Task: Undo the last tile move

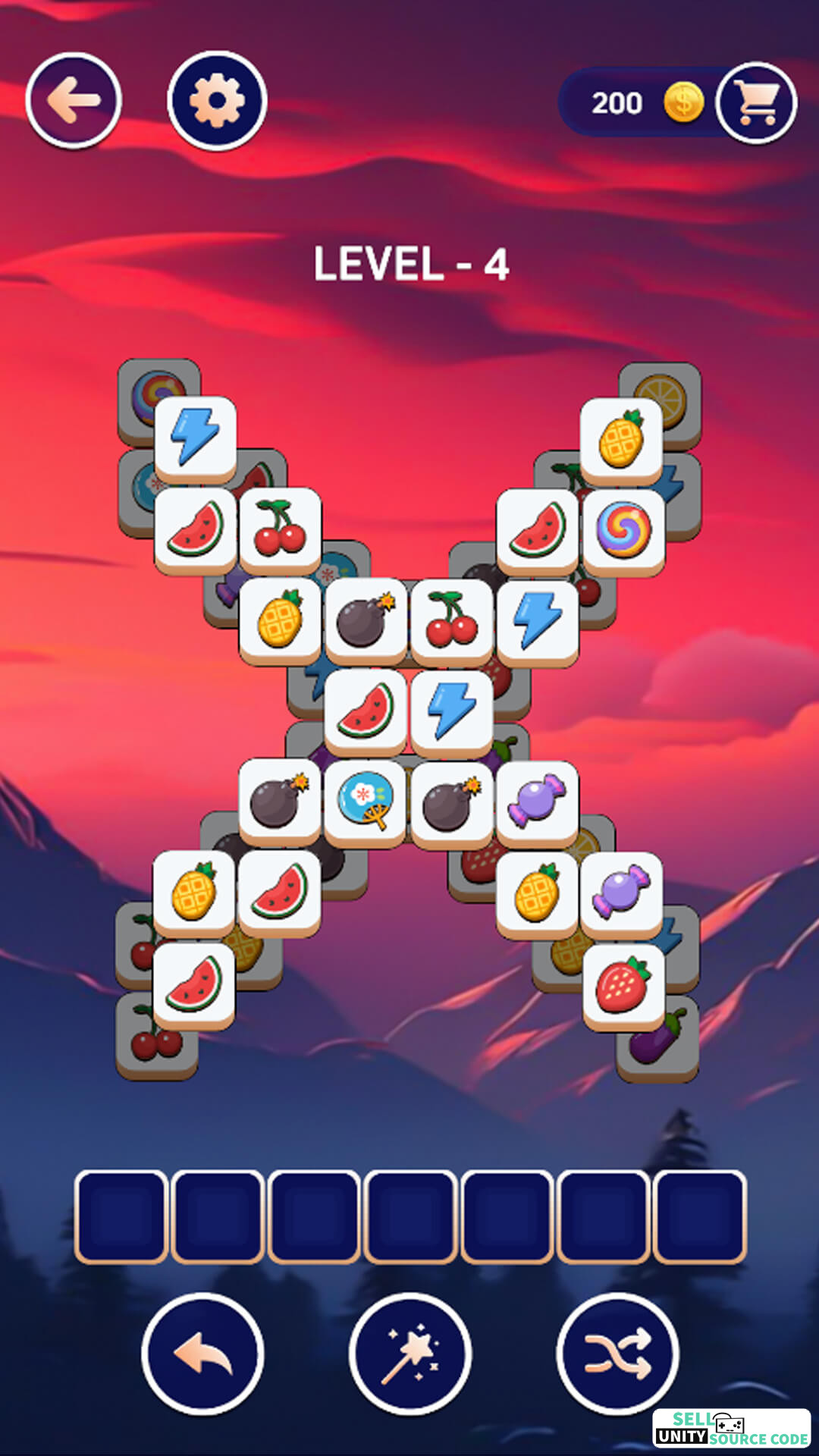Action: [x=202, y=1354]
